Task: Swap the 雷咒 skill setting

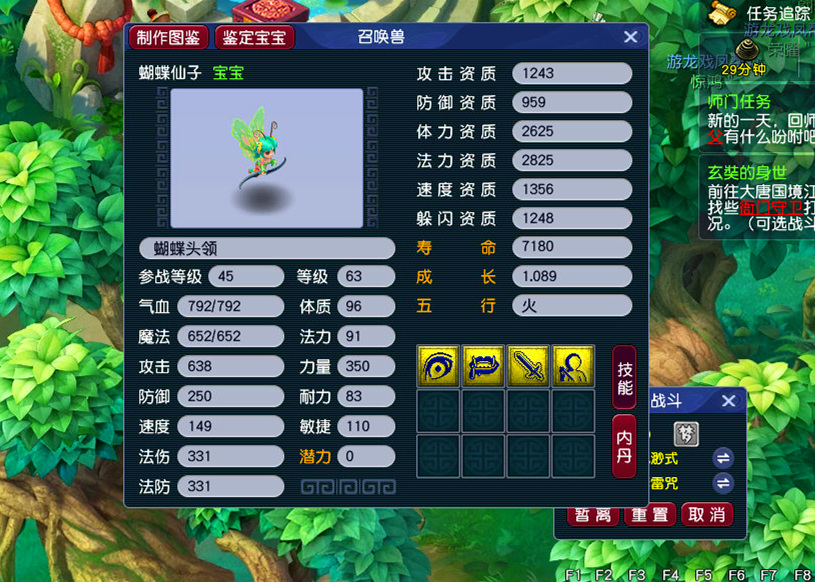Action: [723, 483]
